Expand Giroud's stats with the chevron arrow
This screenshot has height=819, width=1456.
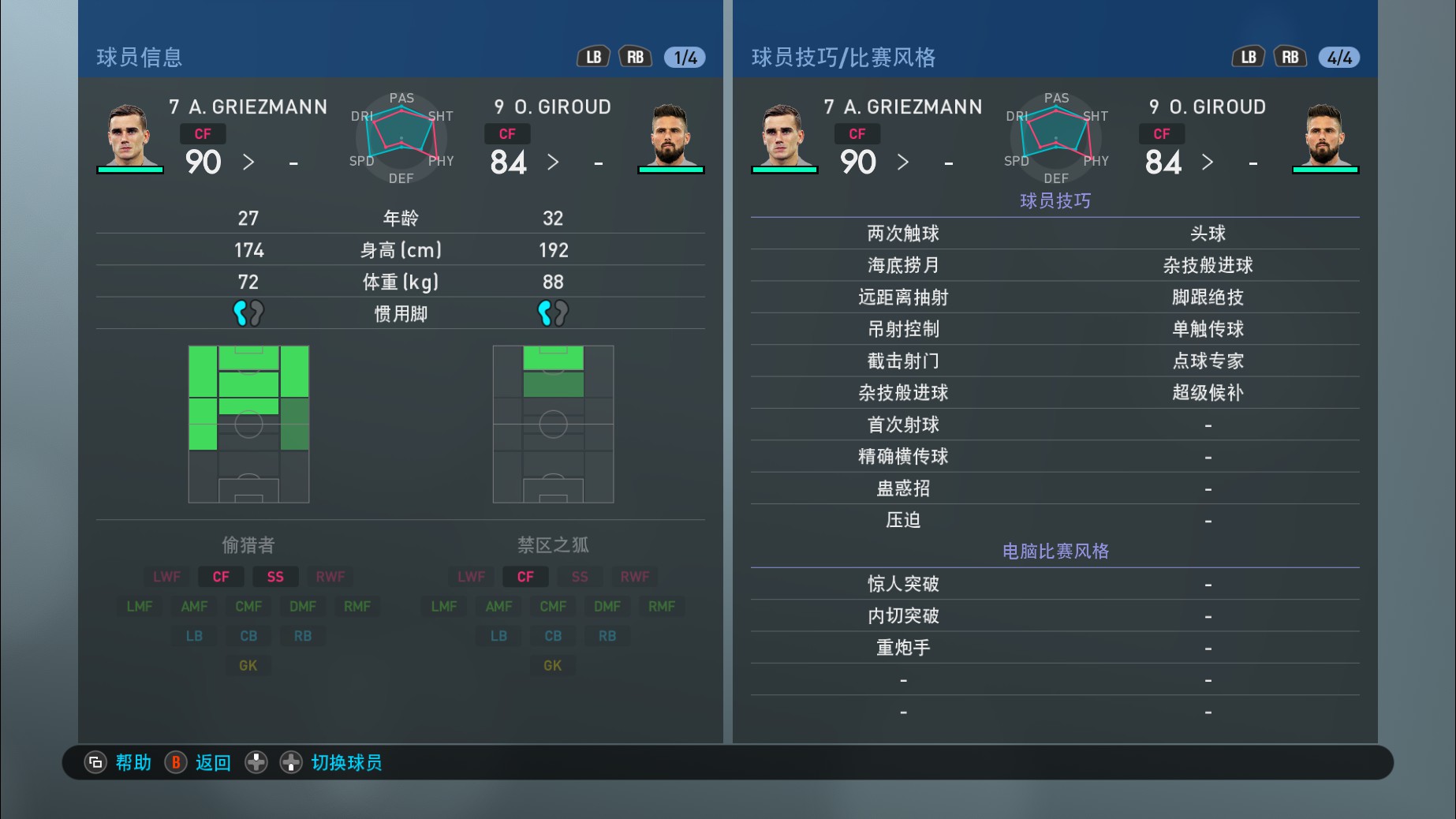[553, 163]
